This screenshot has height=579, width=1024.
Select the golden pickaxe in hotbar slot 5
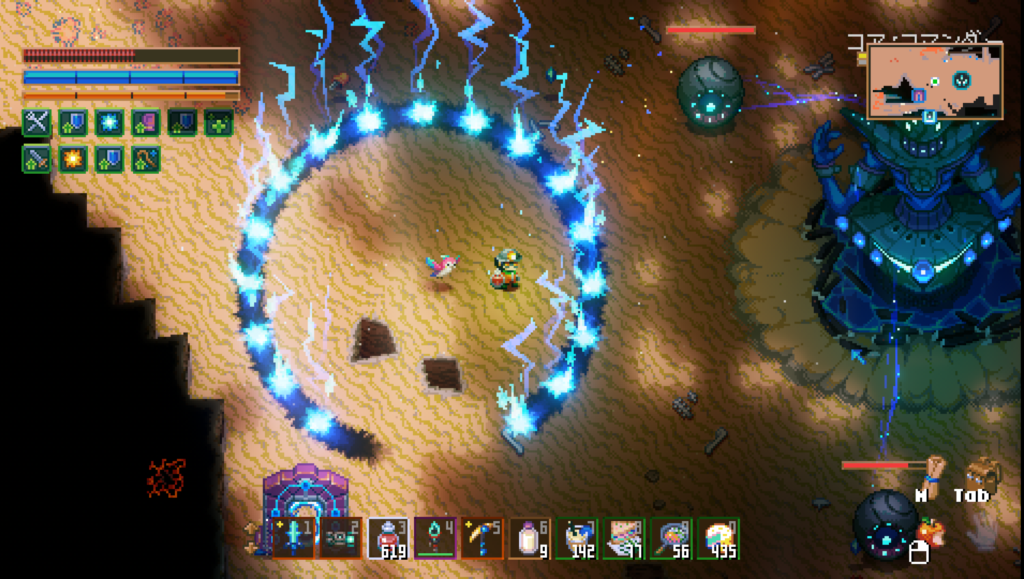tap(483, 538)
